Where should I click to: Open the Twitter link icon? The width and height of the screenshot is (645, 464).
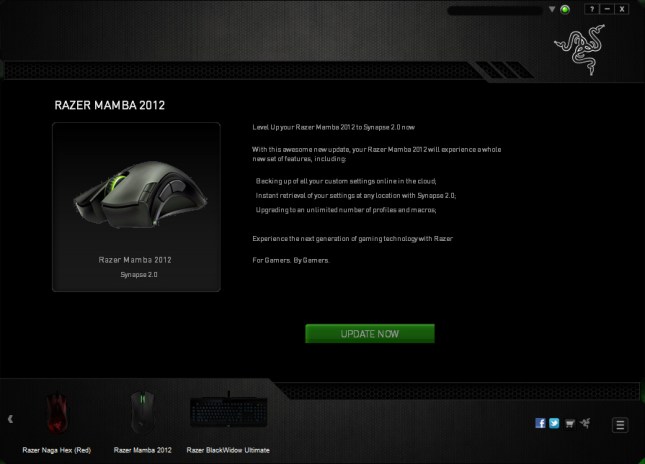tap(554, 423)
